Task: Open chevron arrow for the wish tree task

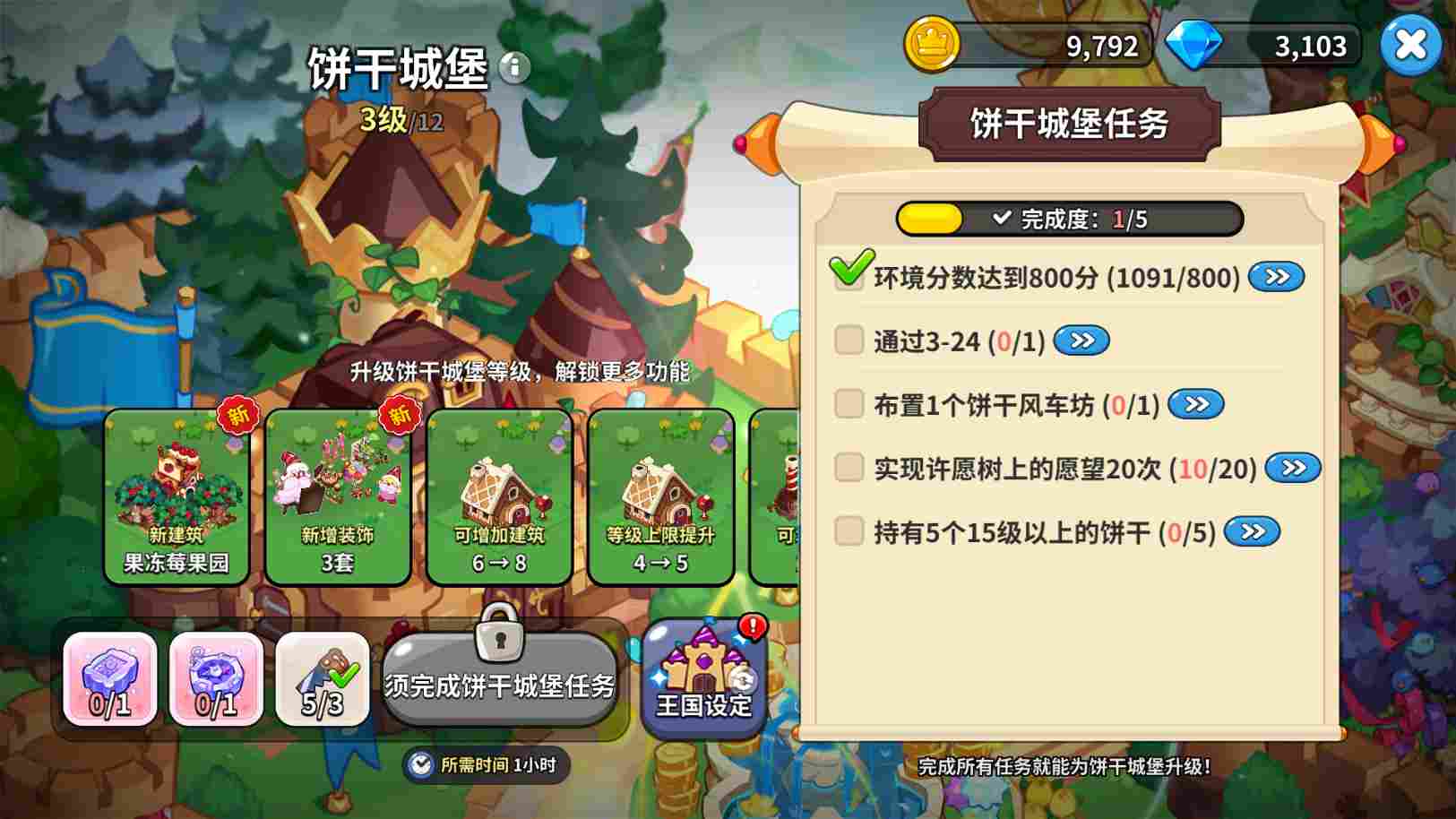Action: point(1293,468)
